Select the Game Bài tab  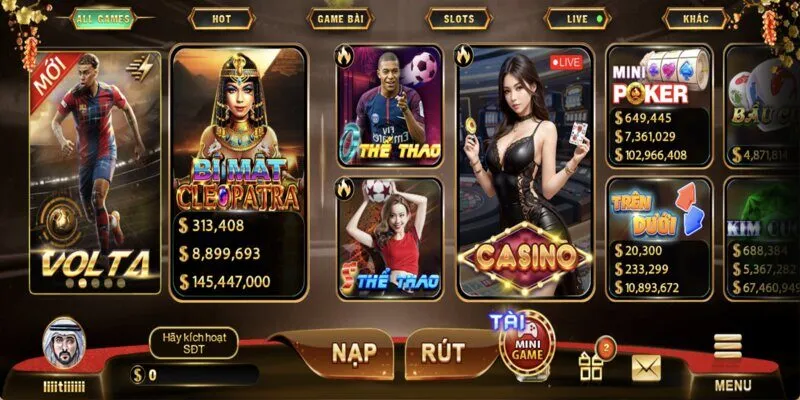click(342, 19)
